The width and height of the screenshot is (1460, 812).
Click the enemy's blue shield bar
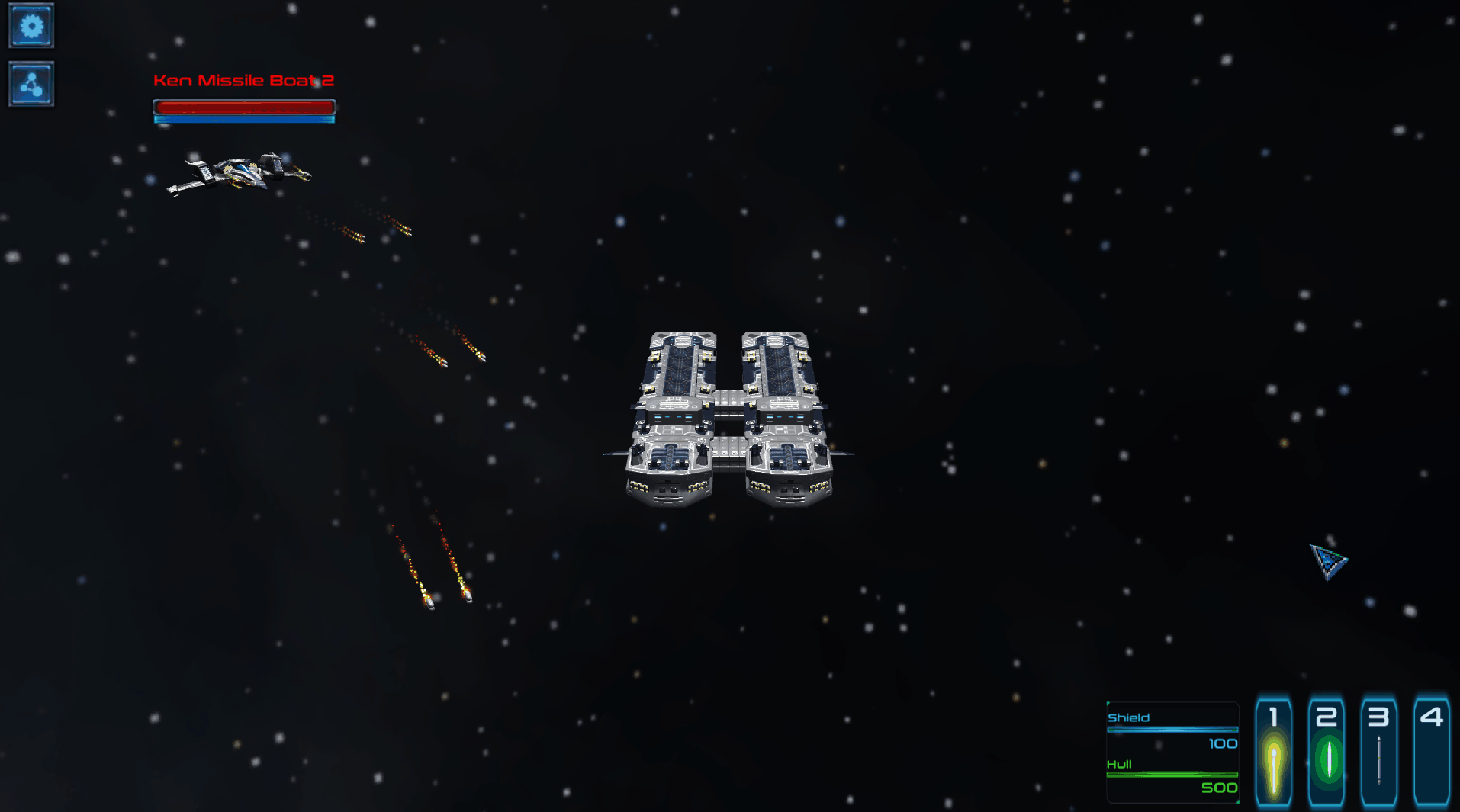point(244,119)
